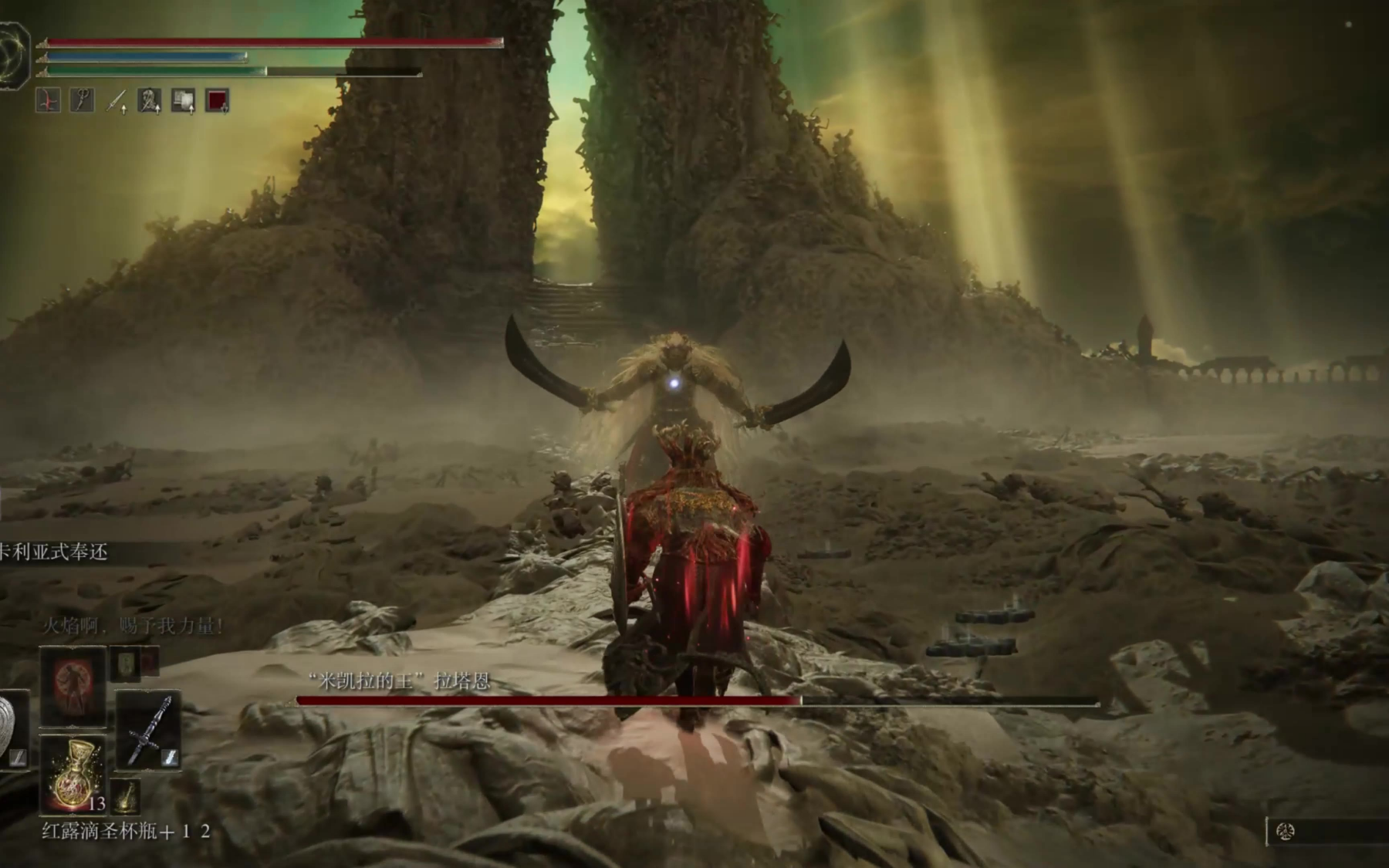Select the red figure incantation spell slot
Viewport: 1389px width, 868px height.
[73, 685]
